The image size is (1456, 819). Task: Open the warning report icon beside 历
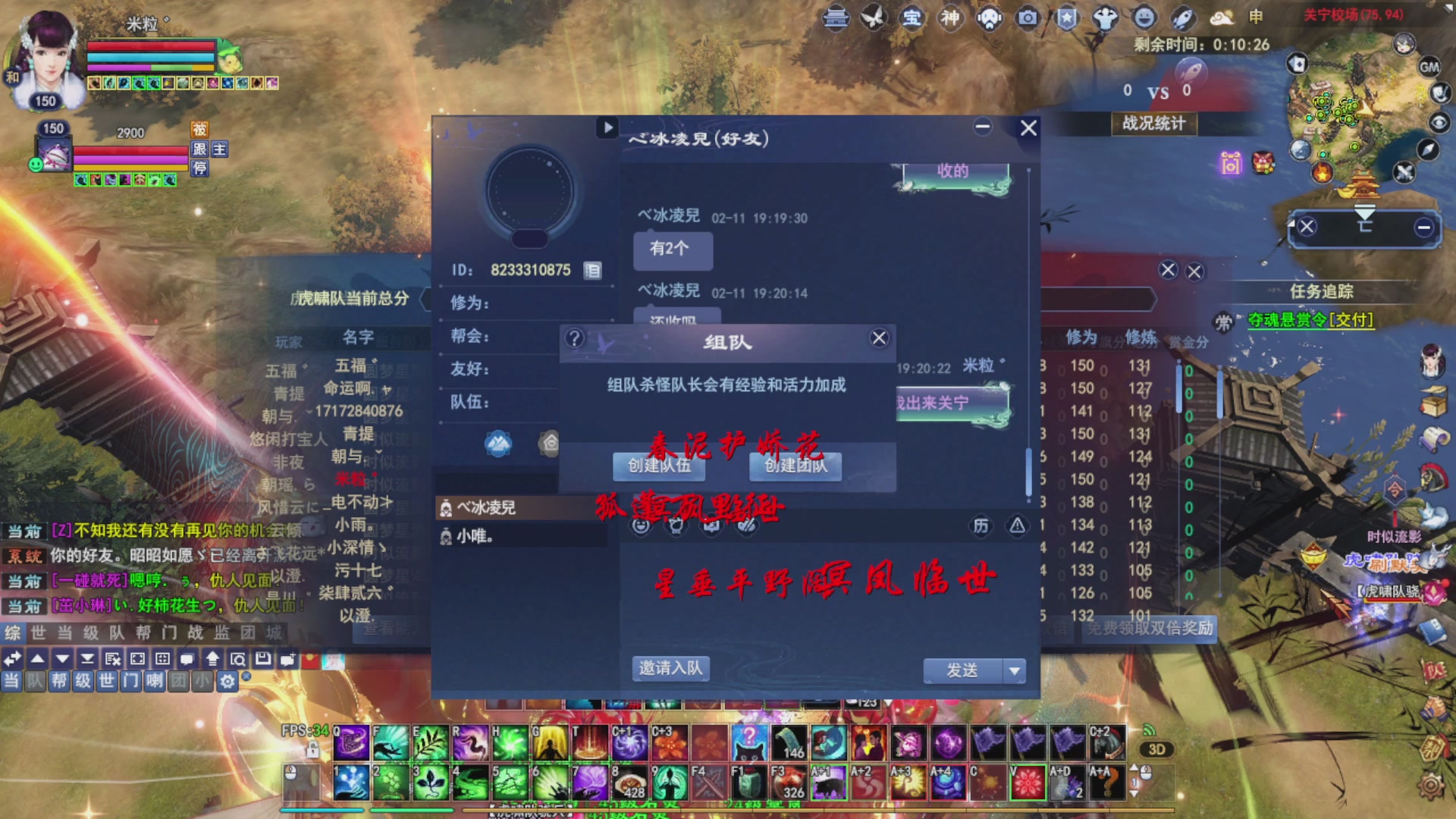pyautogui.click(x=1018, y=526)
